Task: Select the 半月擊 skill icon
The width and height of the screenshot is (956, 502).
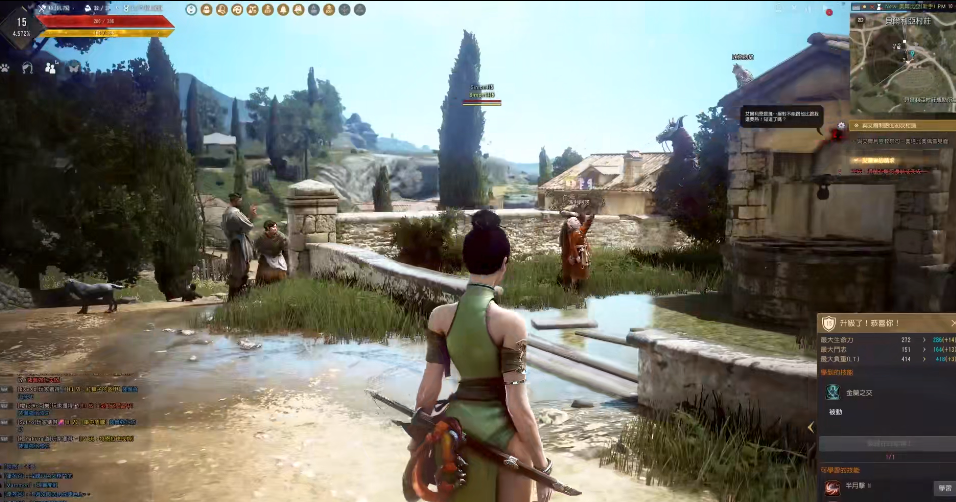Action: 831,487
